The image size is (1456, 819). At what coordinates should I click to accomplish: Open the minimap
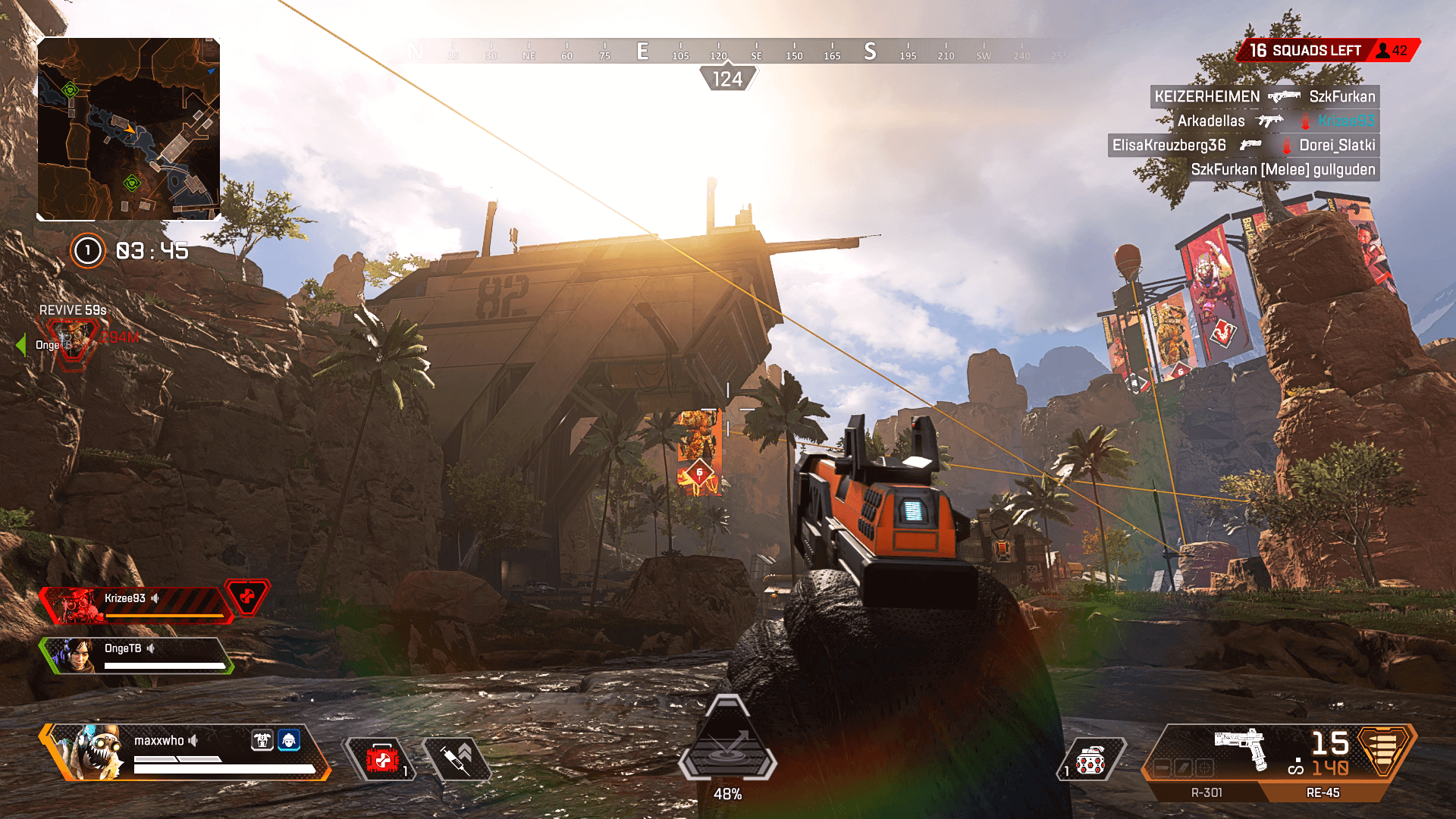point(129,129)
